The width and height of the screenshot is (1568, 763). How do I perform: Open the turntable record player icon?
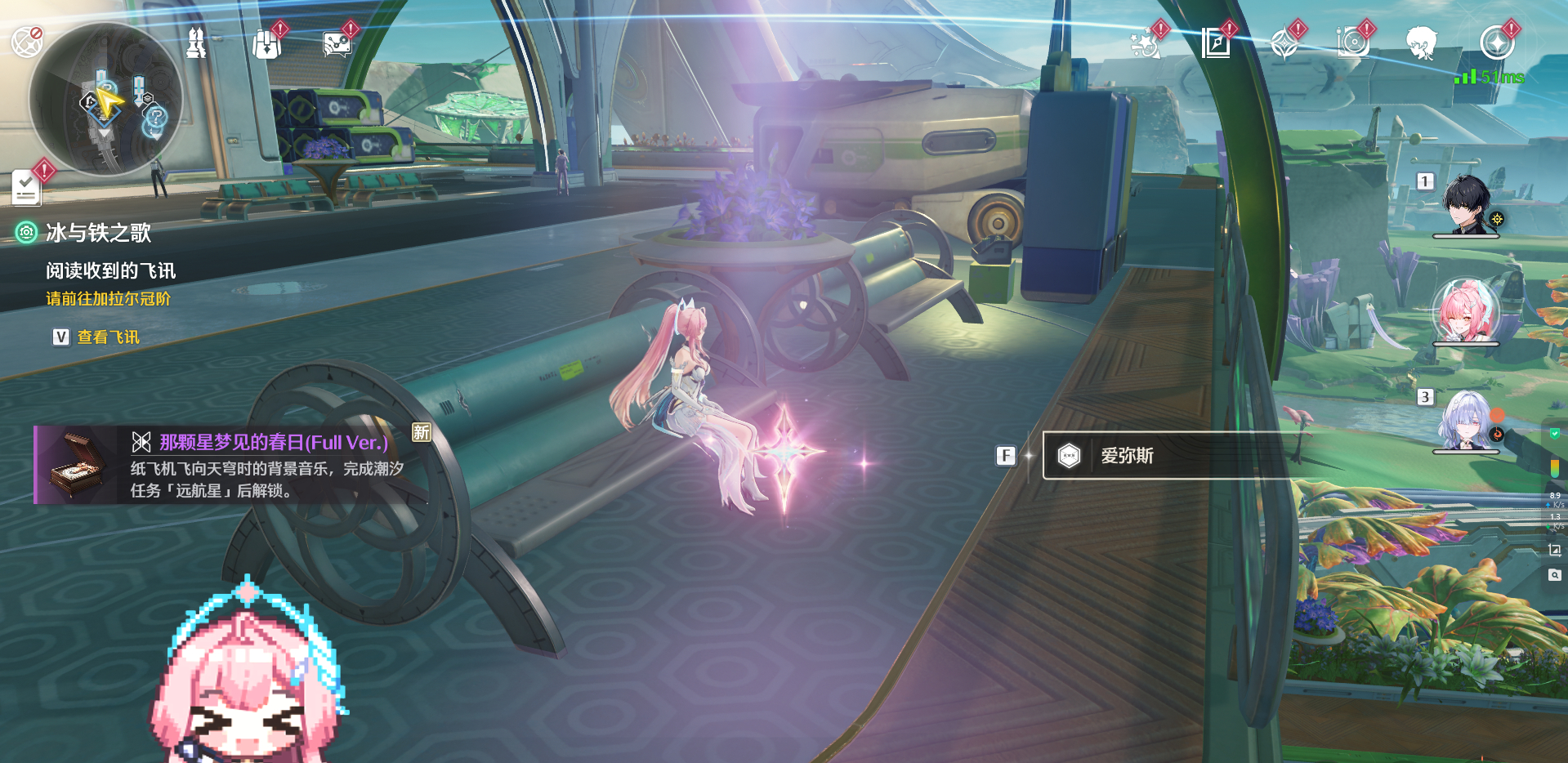click(x=1352, y=43)
